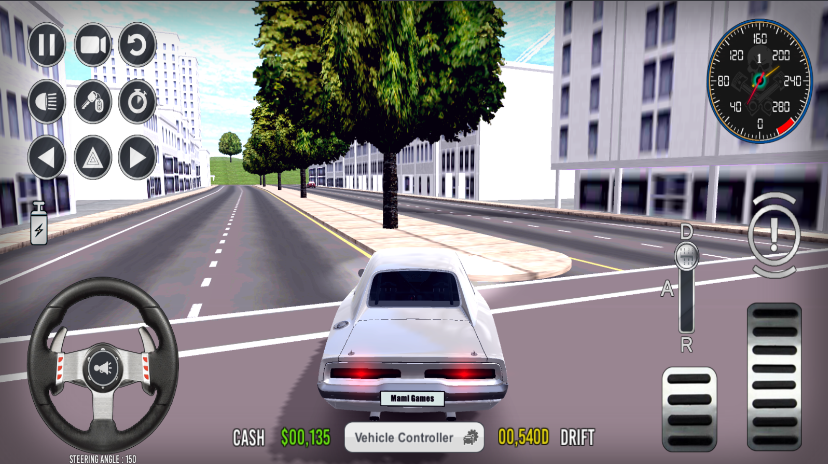Turn on the left turn signal arrow
Screen dimensions: 828x464
(x=47, y=157)
